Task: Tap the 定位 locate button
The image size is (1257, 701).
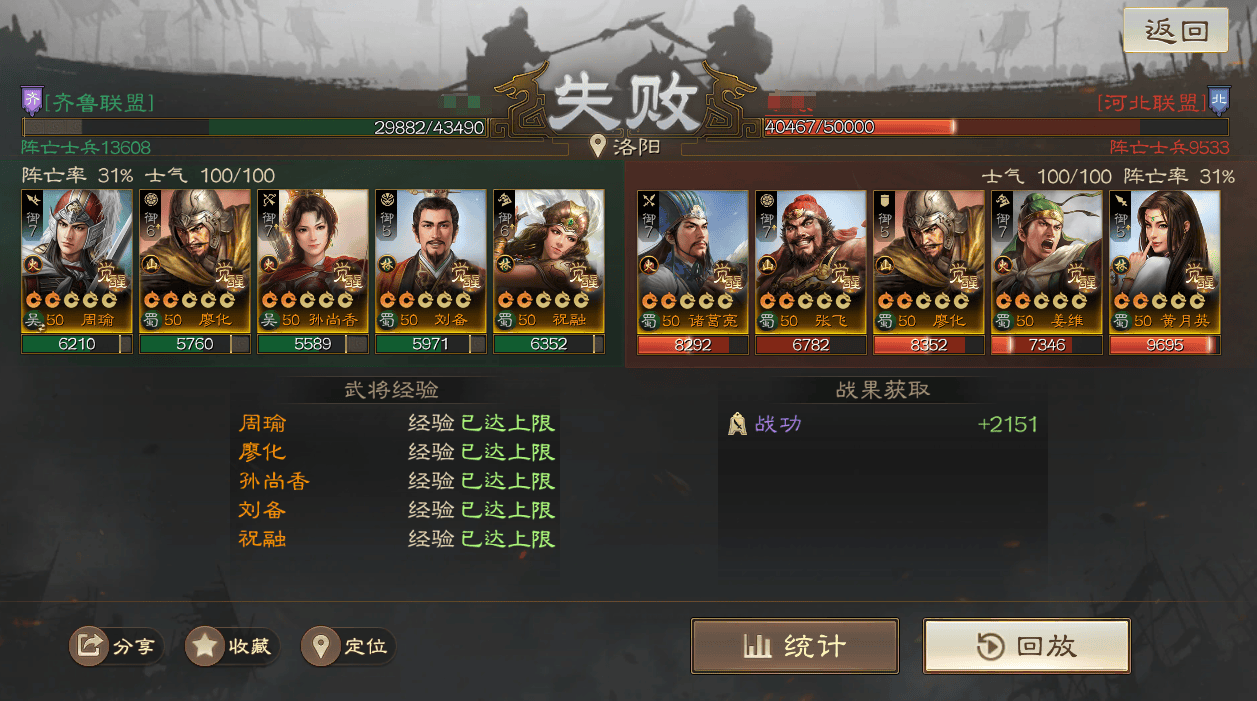Action: (x=349, y=646)
